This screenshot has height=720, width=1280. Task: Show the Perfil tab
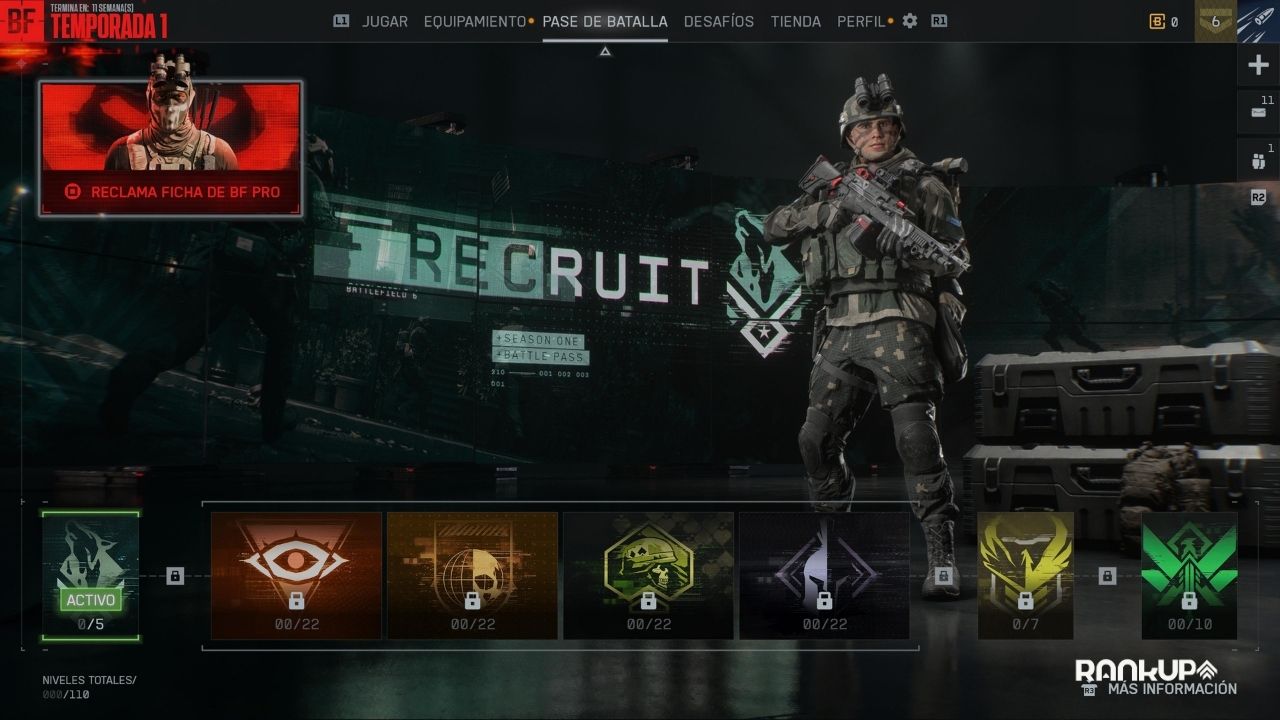(860, 21)
